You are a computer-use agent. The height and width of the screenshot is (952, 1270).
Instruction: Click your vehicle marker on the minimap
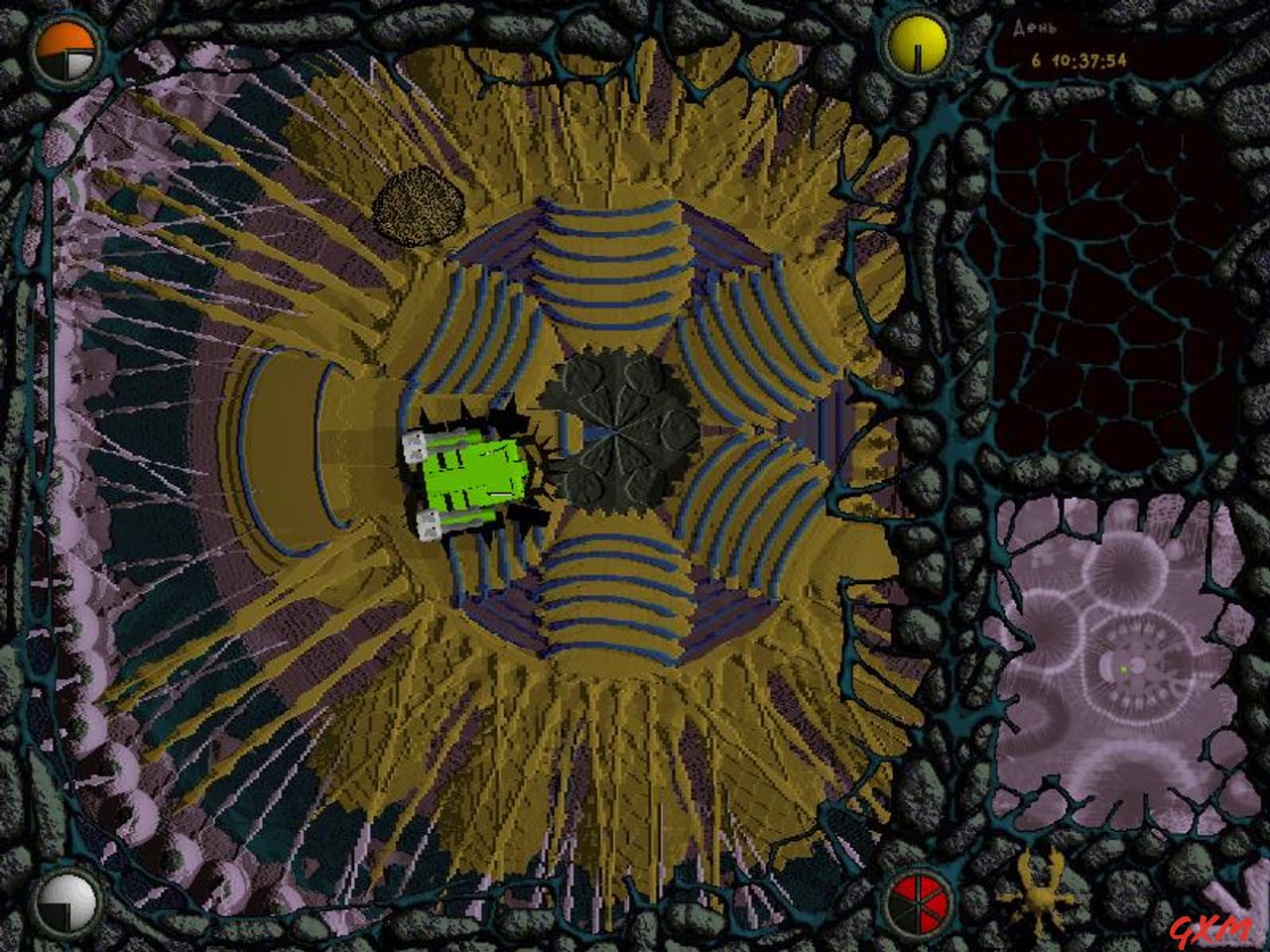pos(1122,666)
